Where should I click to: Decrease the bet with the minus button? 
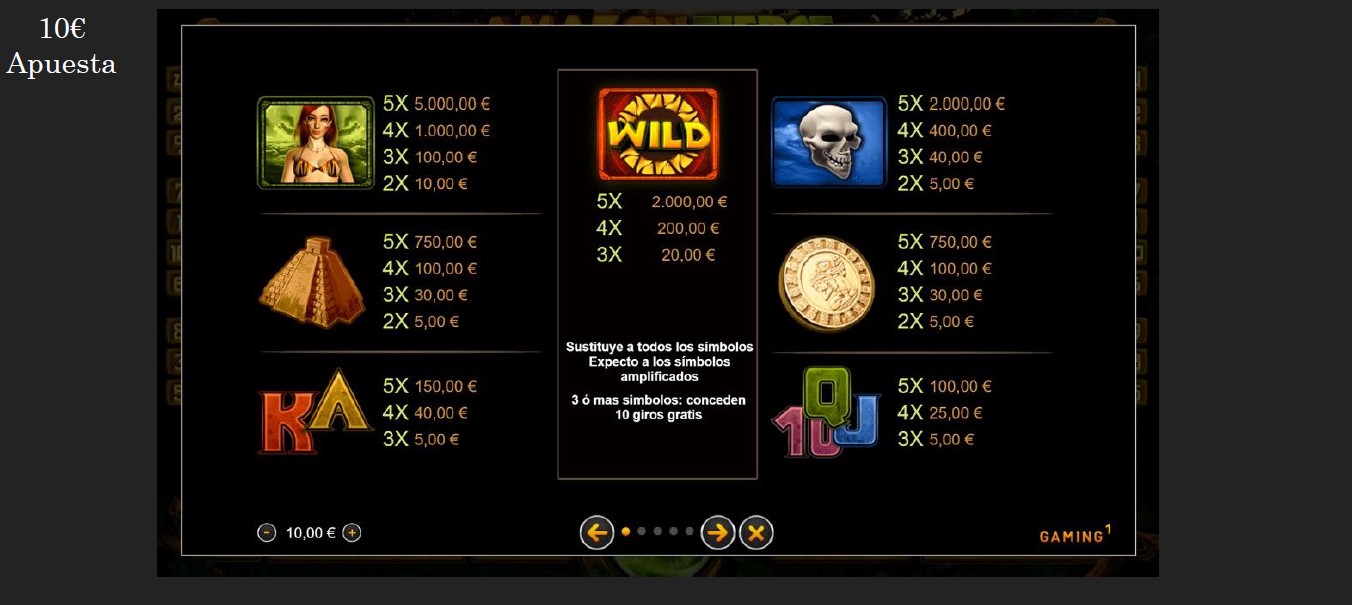pyautogui.click(x=266, y=533)
